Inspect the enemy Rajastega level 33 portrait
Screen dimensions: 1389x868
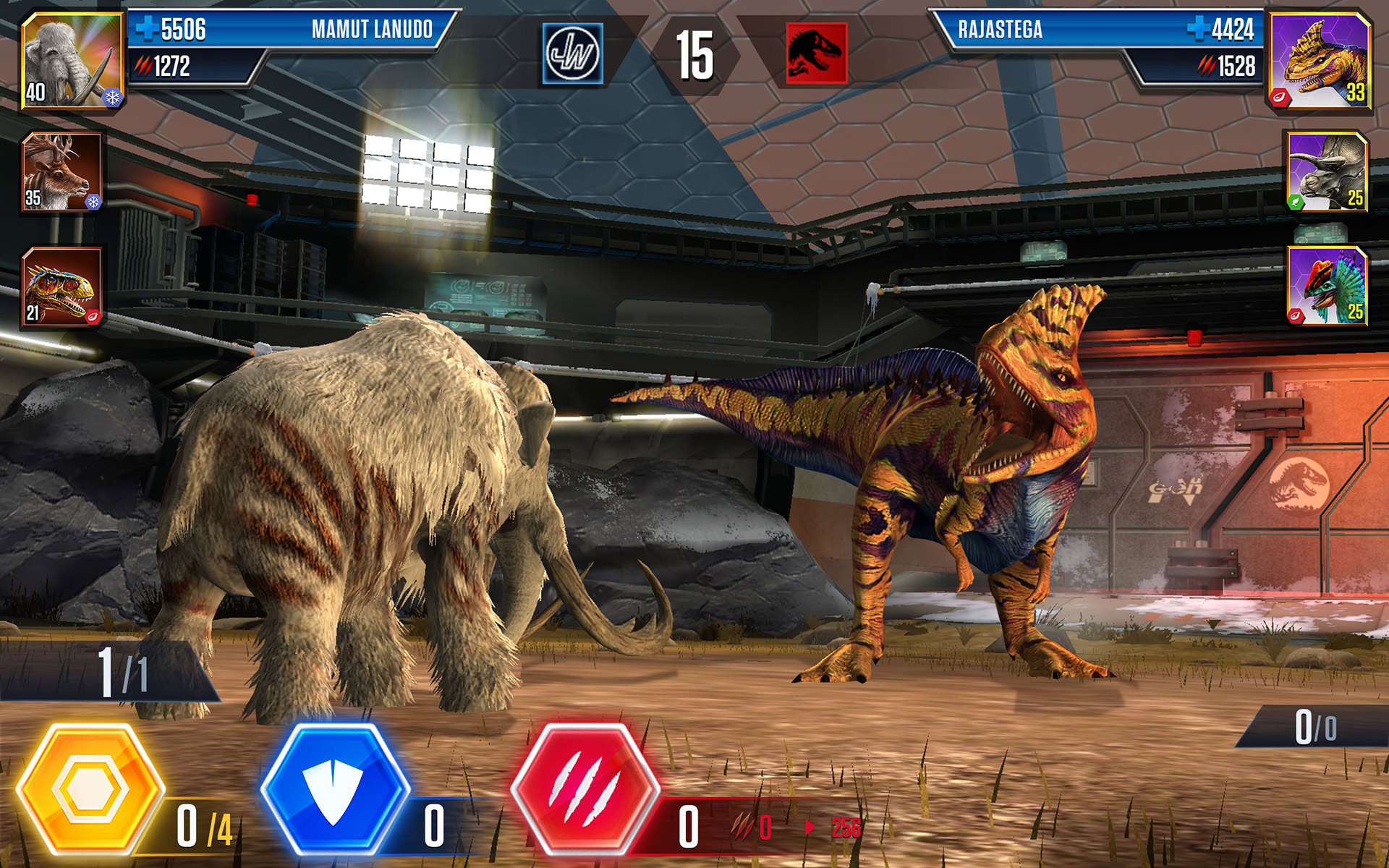tap(1320, 61)
